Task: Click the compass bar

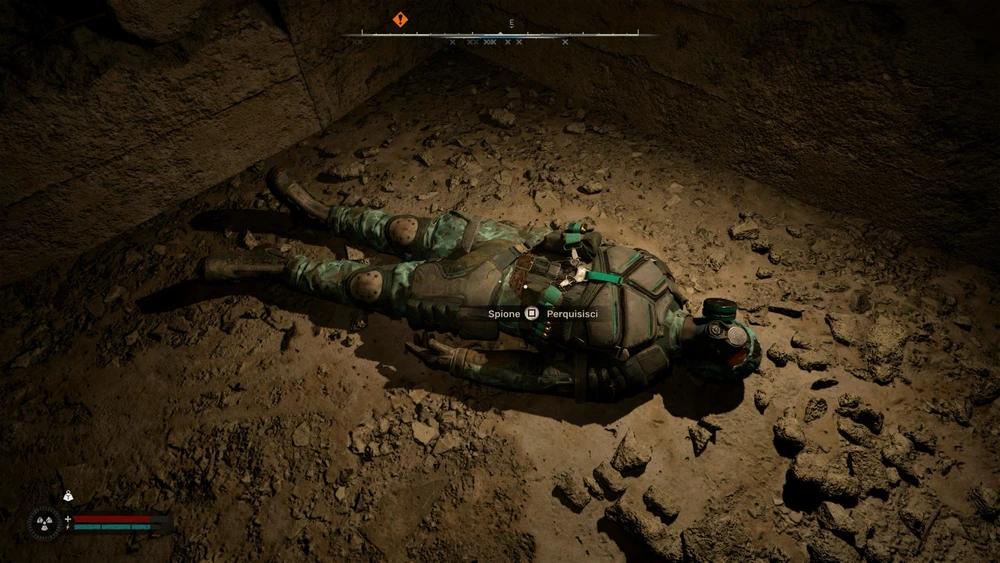Action: click(499, 35)
